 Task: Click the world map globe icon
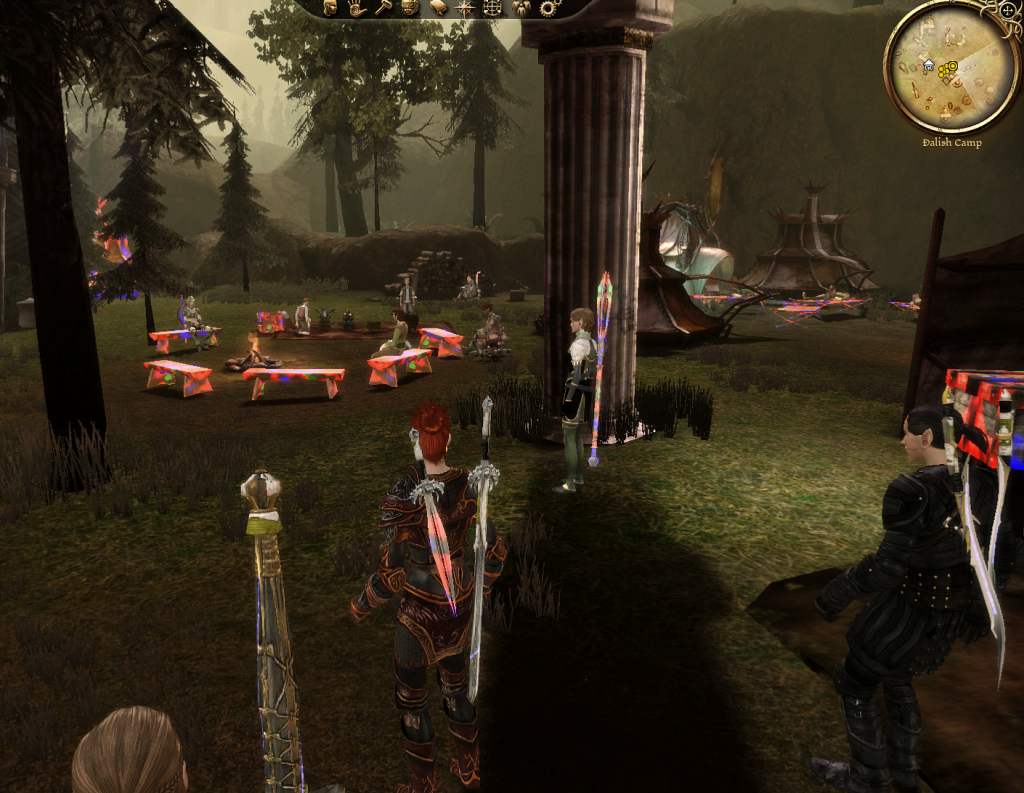point(492,8)
